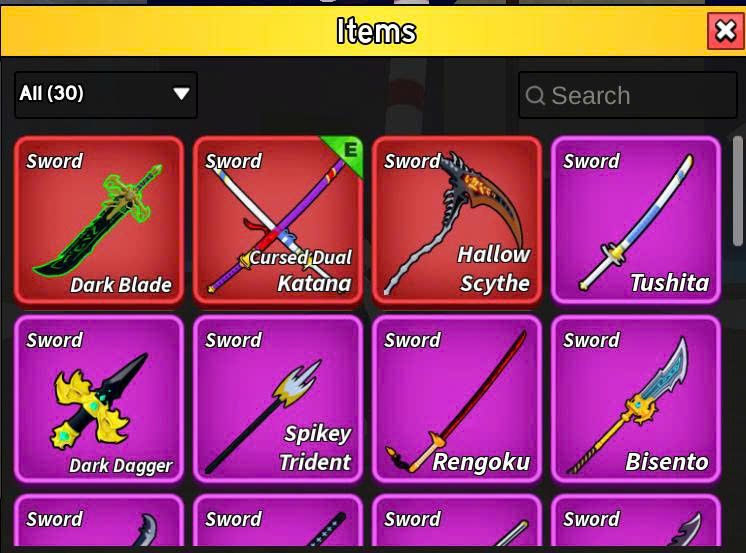Pick the Tushita sword

[636, 220]
